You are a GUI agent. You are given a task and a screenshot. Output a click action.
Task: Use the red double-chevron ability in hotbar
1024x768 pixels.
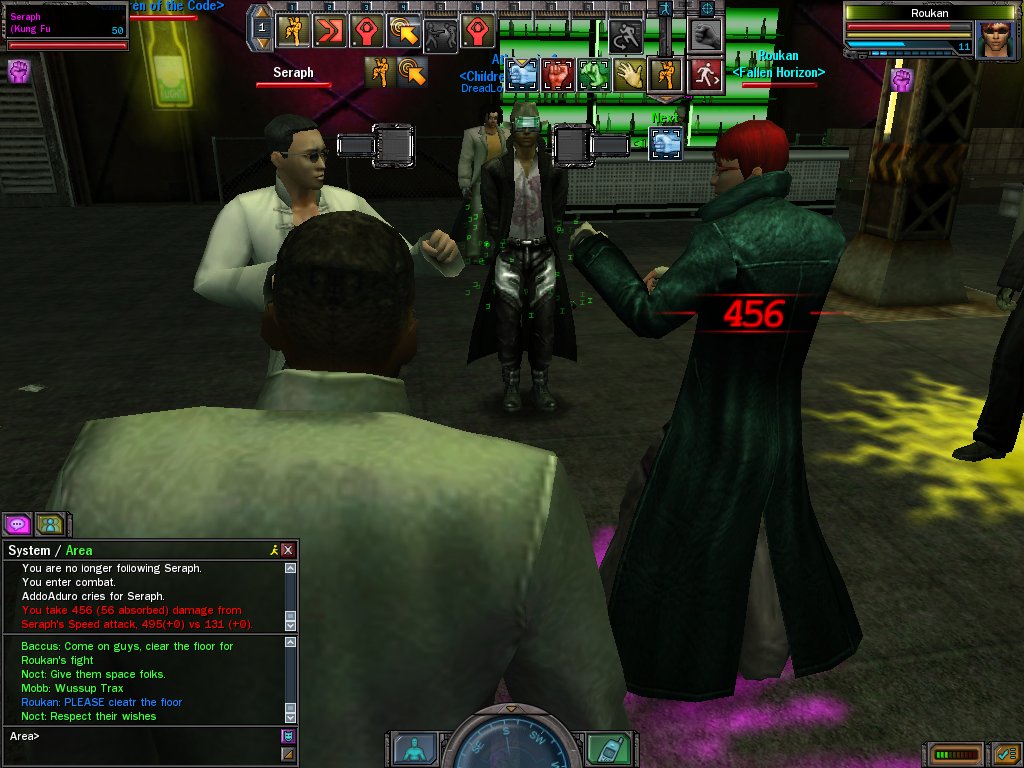tap(330, 31)
